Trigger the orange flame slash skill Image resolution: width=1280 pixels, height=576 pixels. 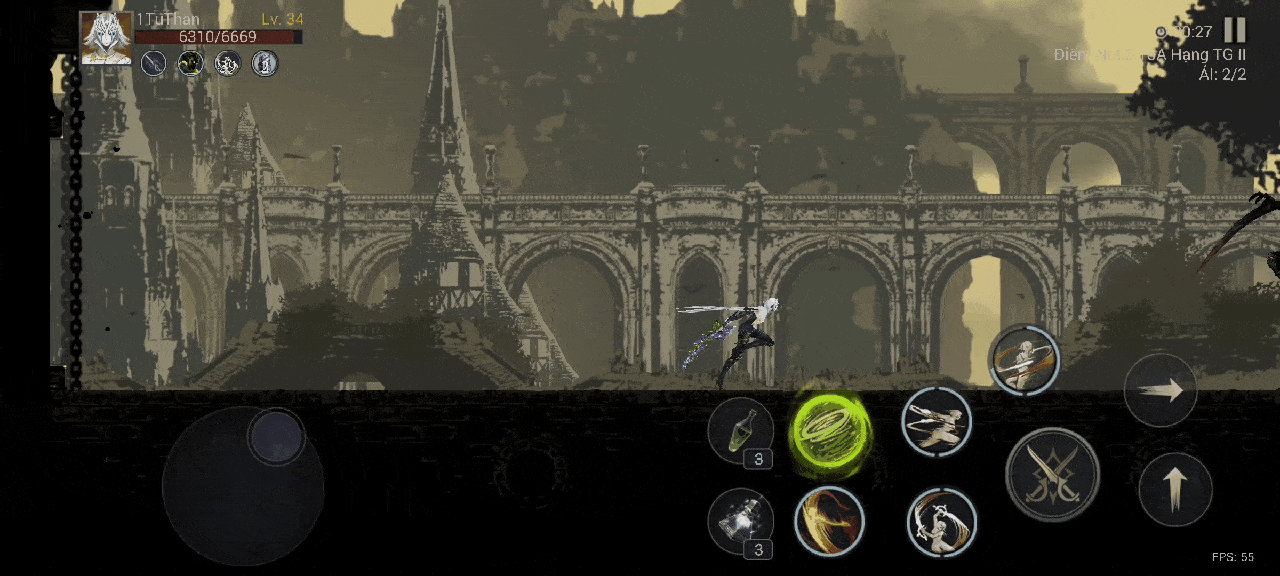(830, 521)
